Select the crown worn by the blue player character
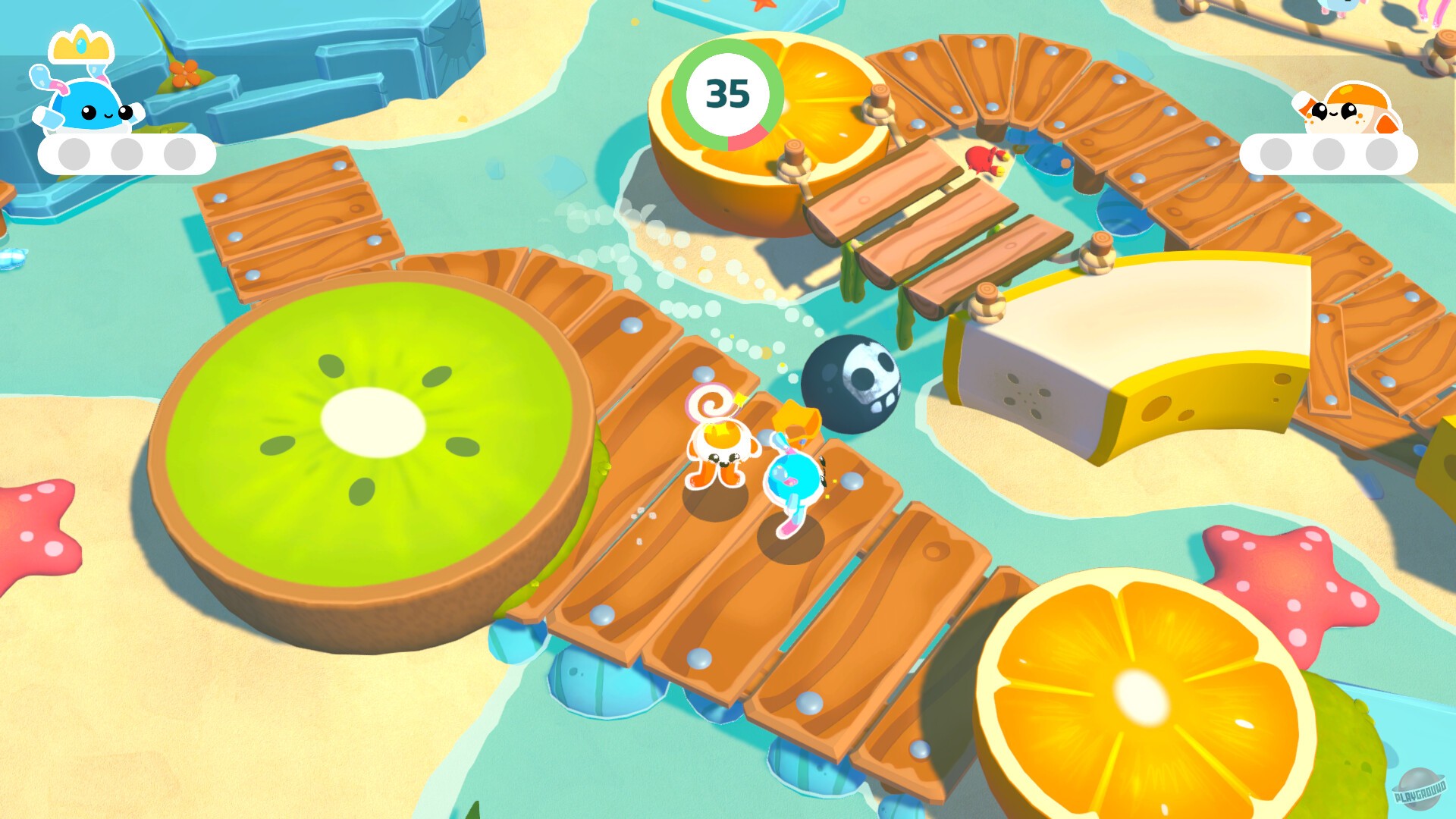 click(796, 421)
